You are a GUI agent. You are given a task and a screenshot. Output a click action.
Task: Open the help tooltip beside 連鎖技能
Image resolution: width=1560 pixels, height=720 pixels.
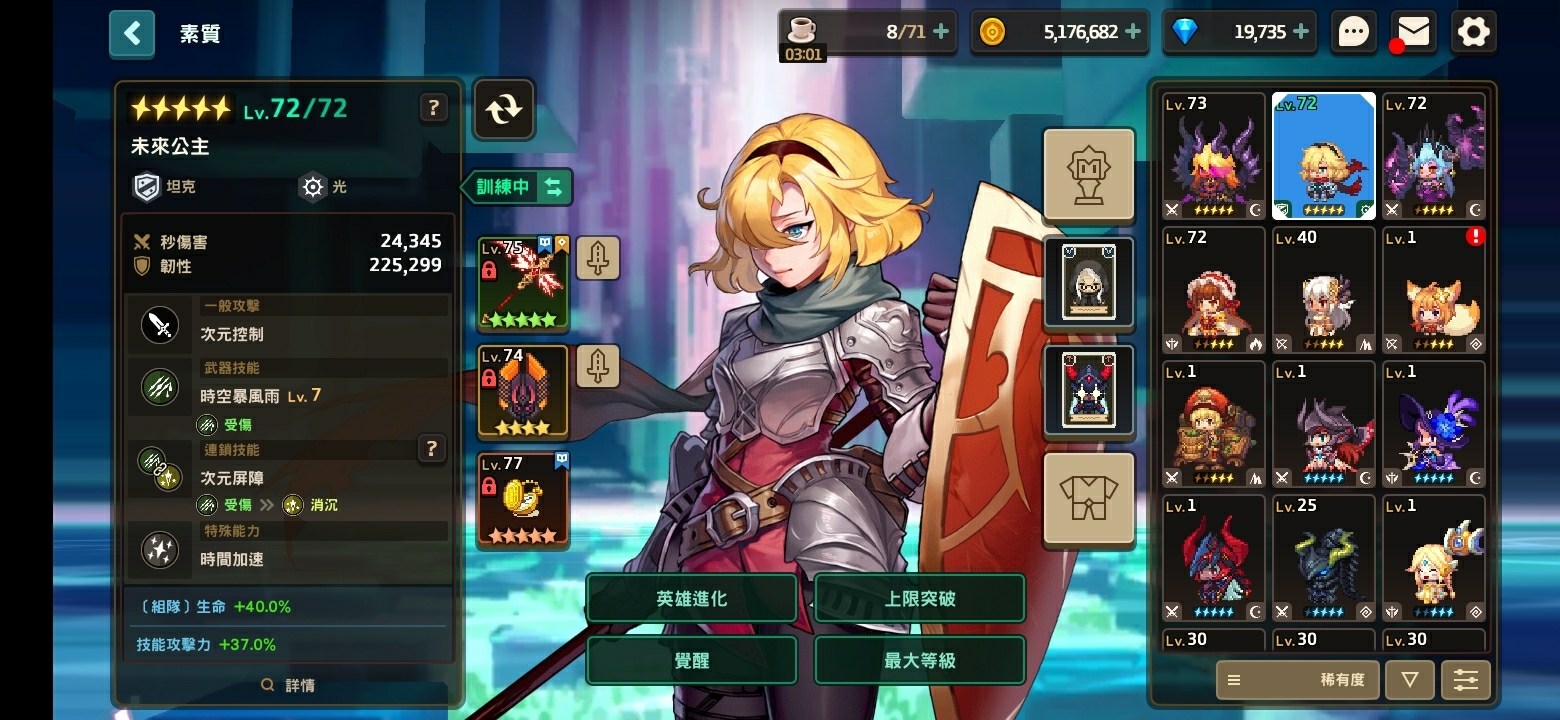[x=431, y=449]
